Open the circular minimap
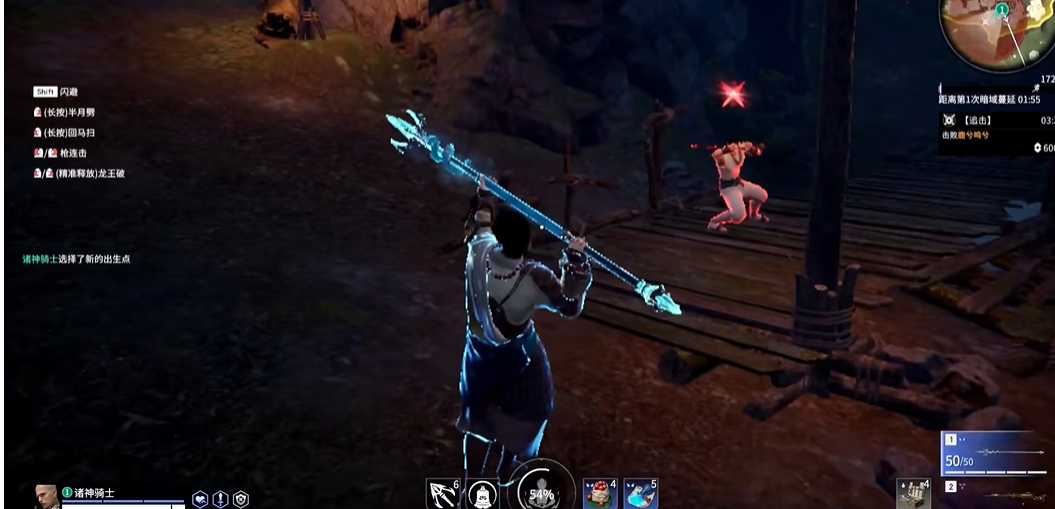 pyautogui.click(x=996, y=32)
